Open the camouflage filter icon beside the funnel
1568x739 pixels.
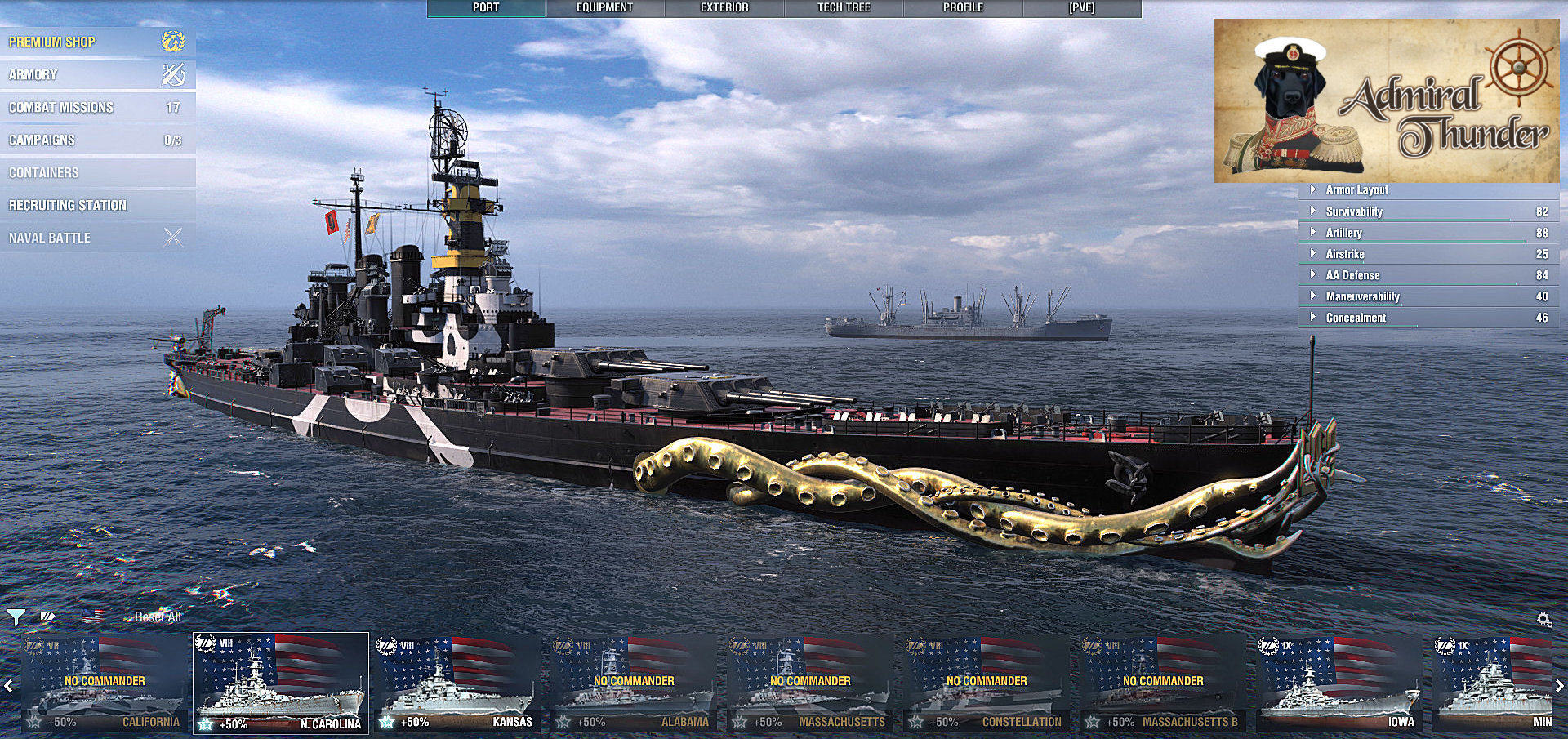tap(47, 617)
